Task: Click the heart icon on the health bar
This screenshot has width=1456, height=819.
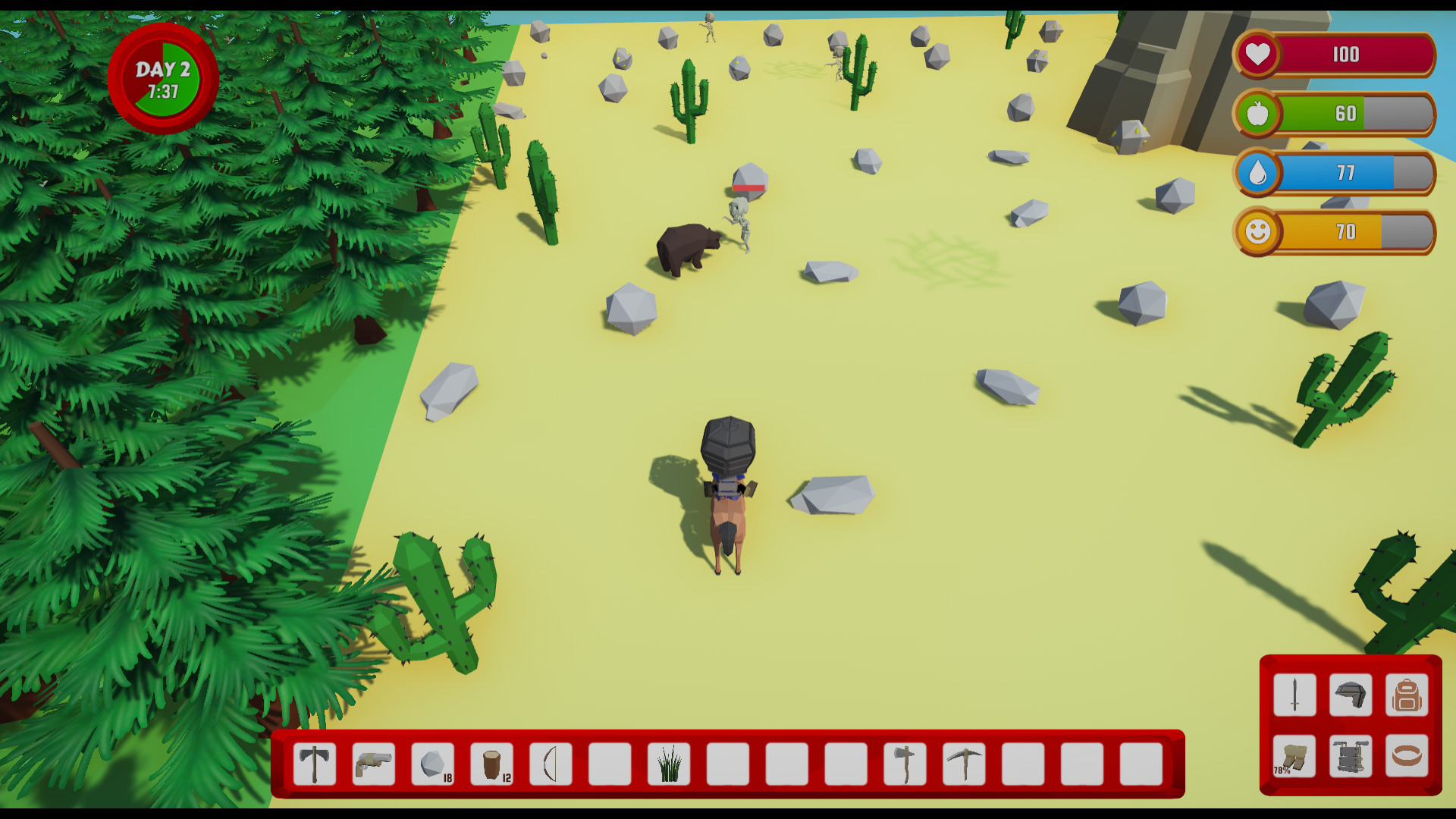Action: [x=1258, y=55]
